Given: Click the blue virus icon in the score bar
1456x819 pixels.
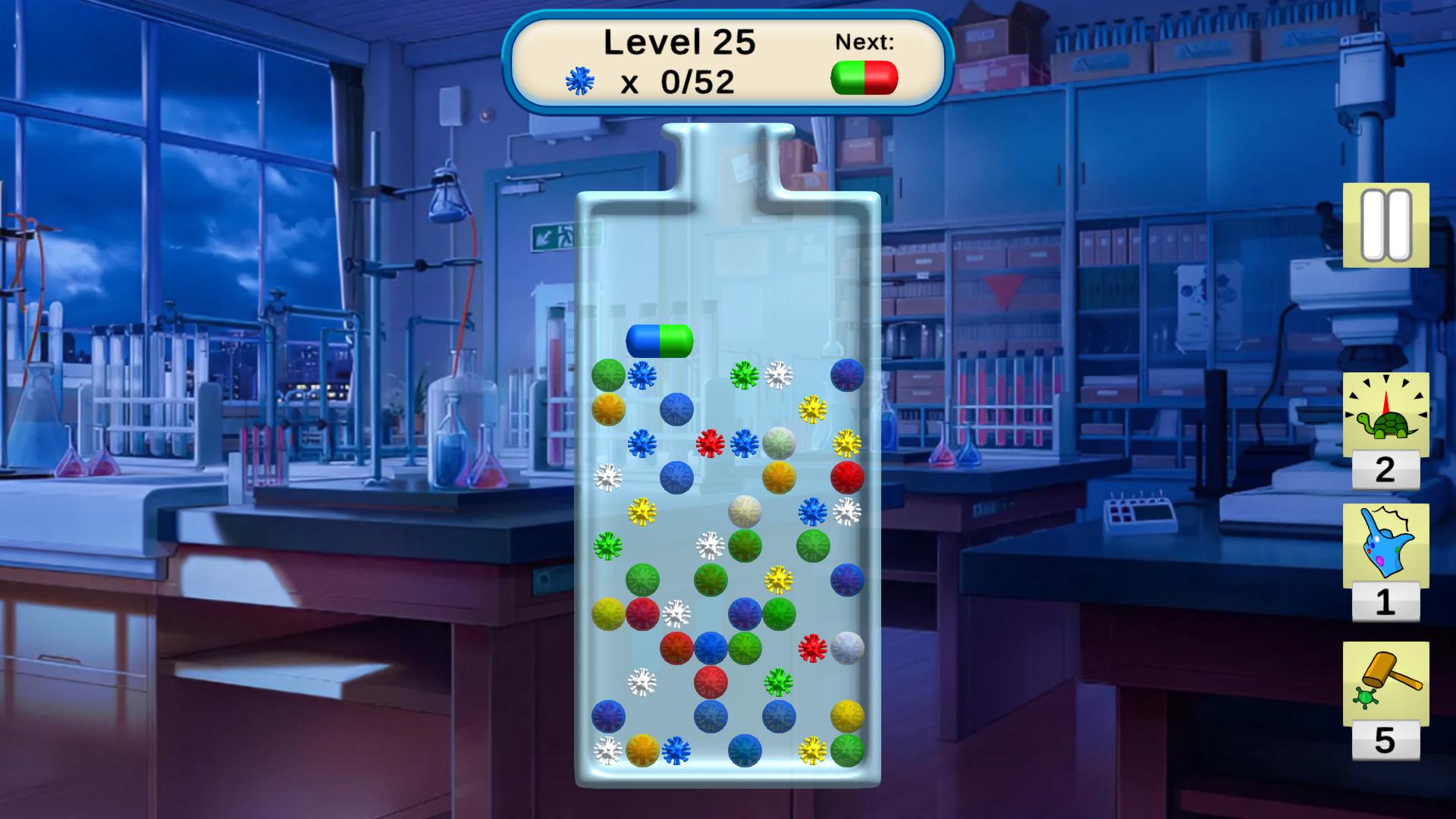Looking at the screenshot, I should pyautogui.click(x=581, y=80).
